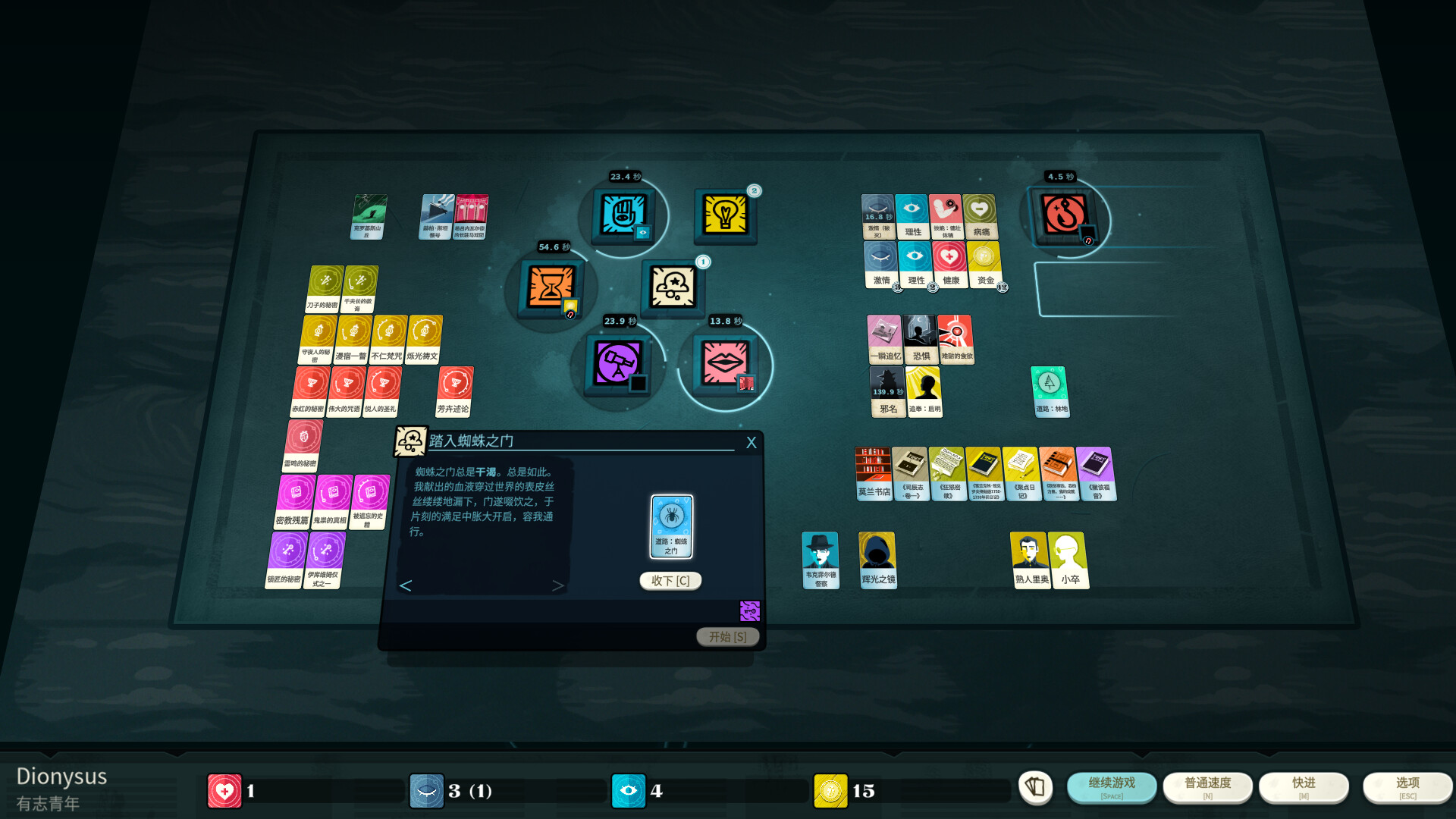Open the card deck icon in the bottom bar
The image size is (1456, 819).
(x=1036, y=789)
